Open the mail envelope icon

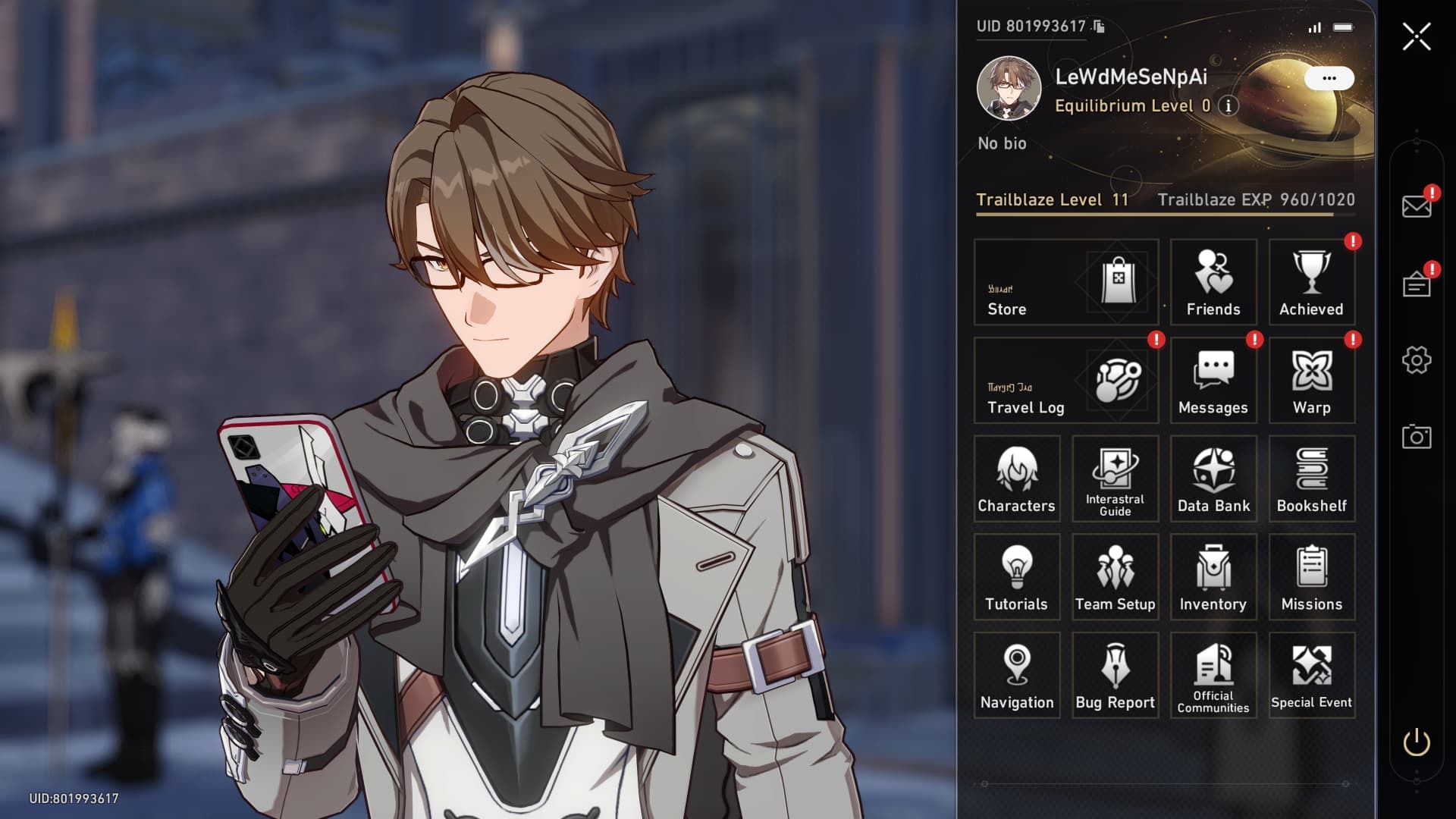[1416, 206]
